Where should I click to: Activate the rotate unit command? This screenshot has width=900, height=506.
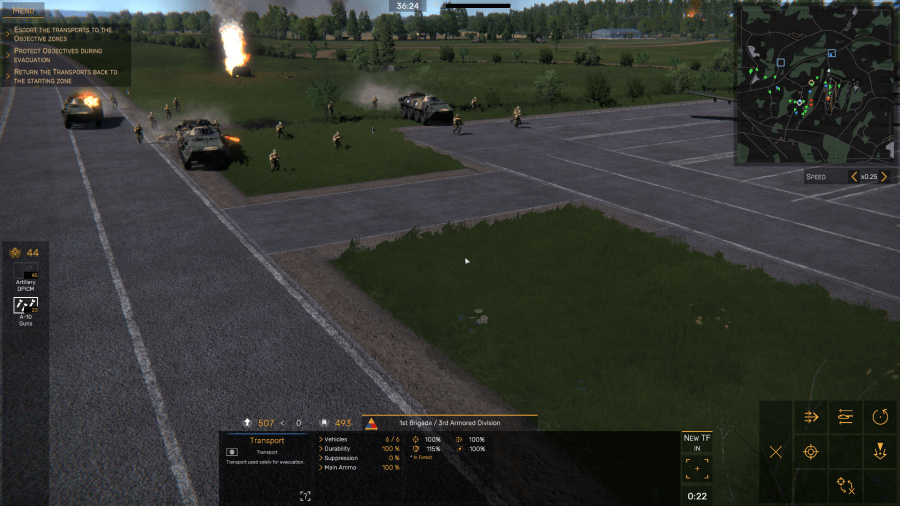(x=880, y=417)
